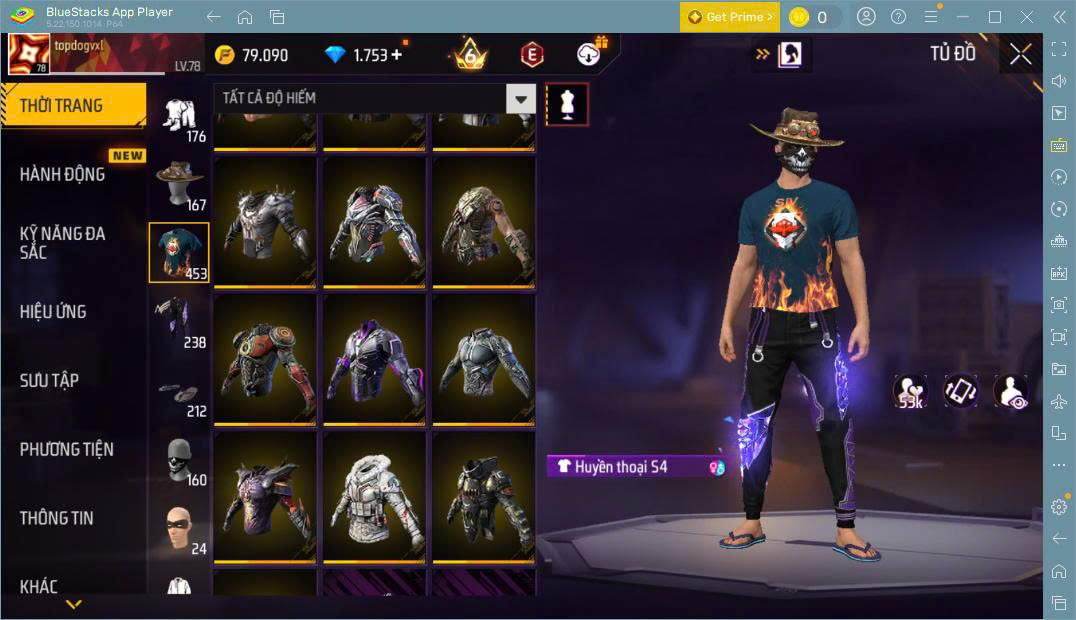This screenshot has height=620, width=1076.
Task: Click the BlueStacks Get Prime button
Action: click(x=729, y=17)
